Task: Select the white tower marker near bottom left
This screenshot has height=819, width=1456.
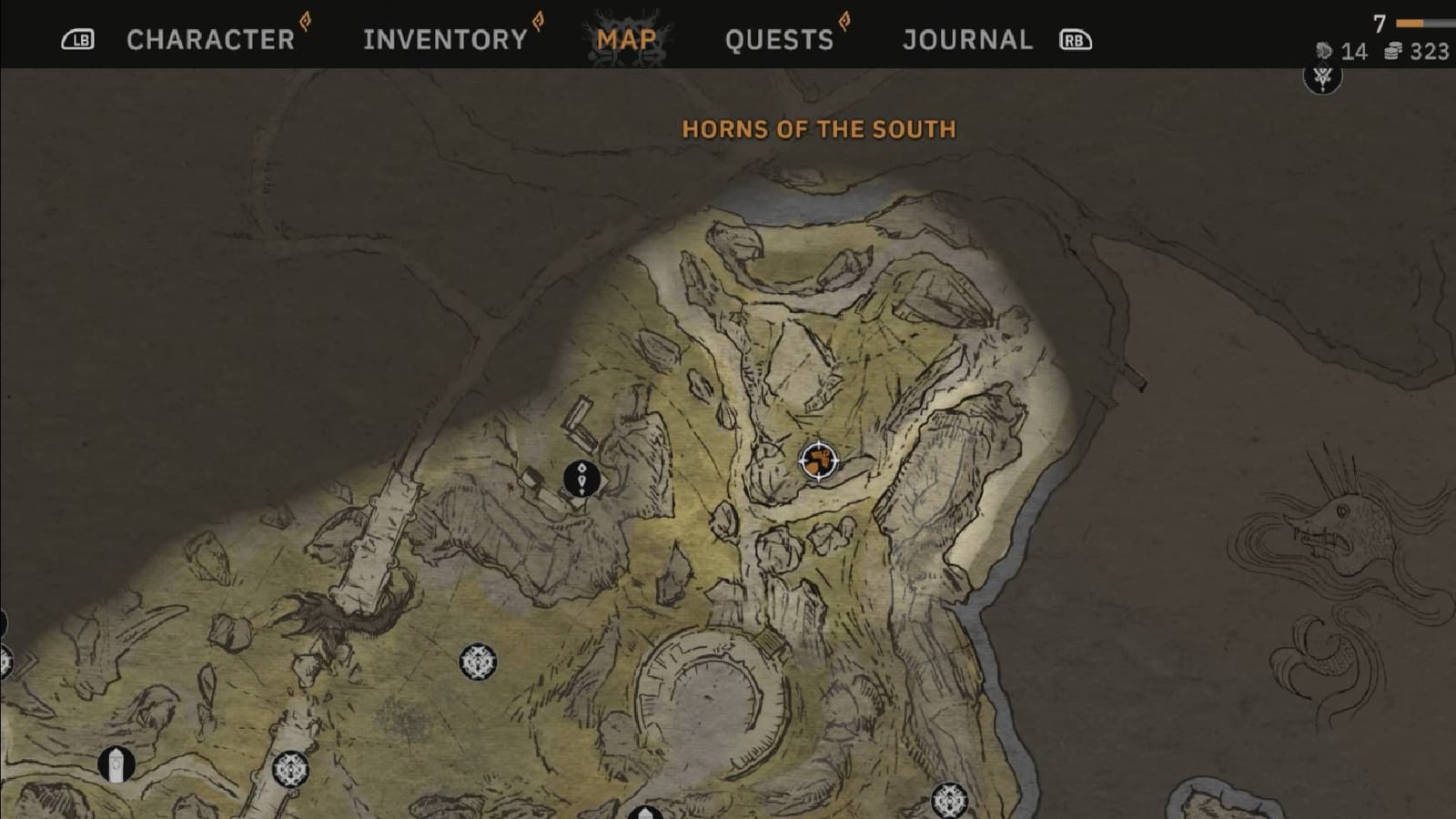Action: (116, 763)
